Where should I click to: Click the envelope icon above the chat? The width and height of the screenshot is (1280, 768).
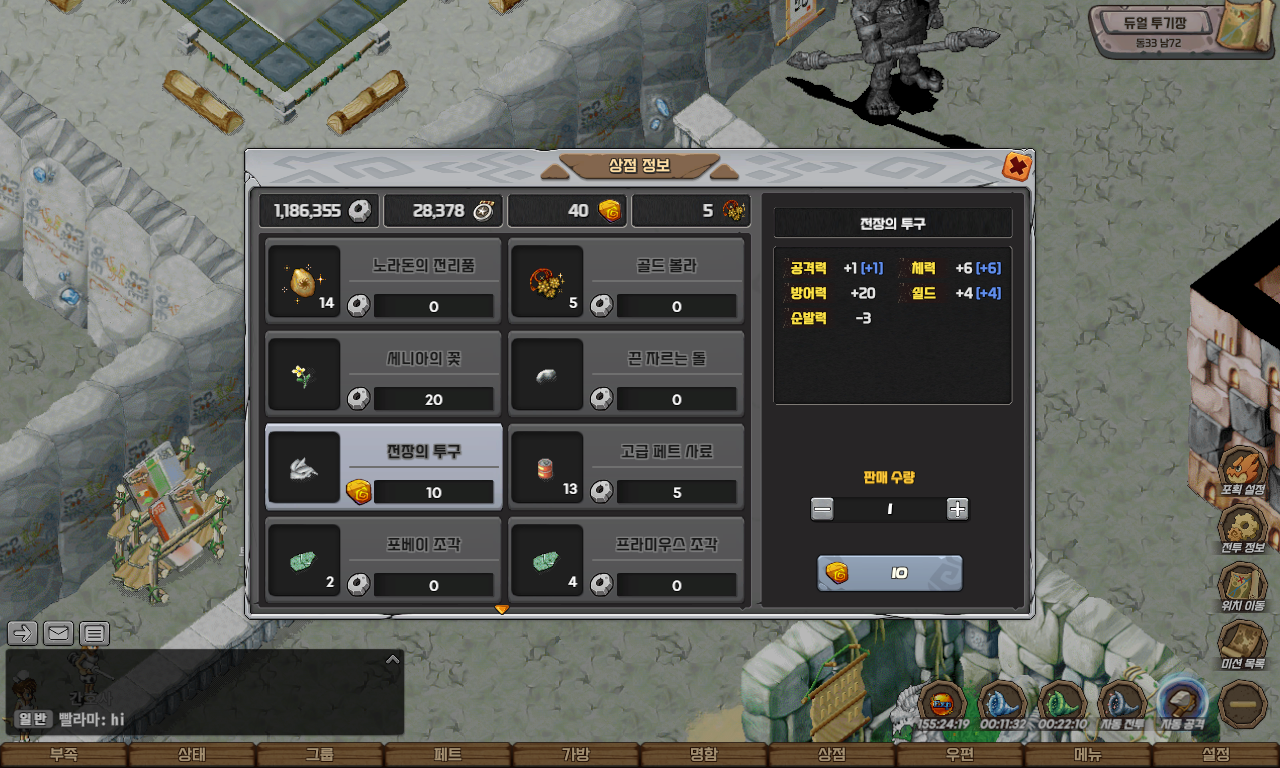59,632
